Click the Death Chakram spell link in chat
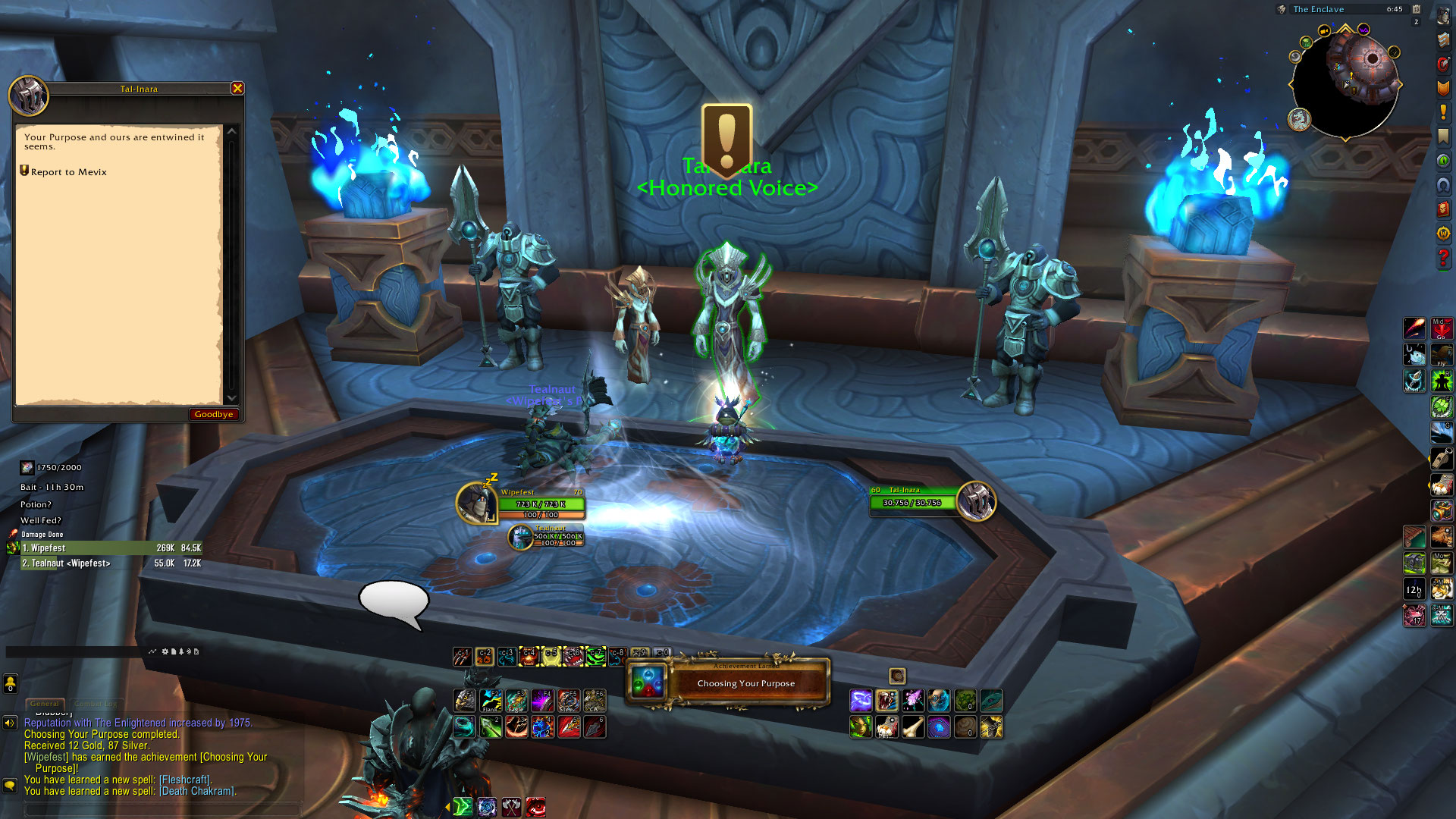The height and width of the screenshot is (819, 1456). (197, 791)
